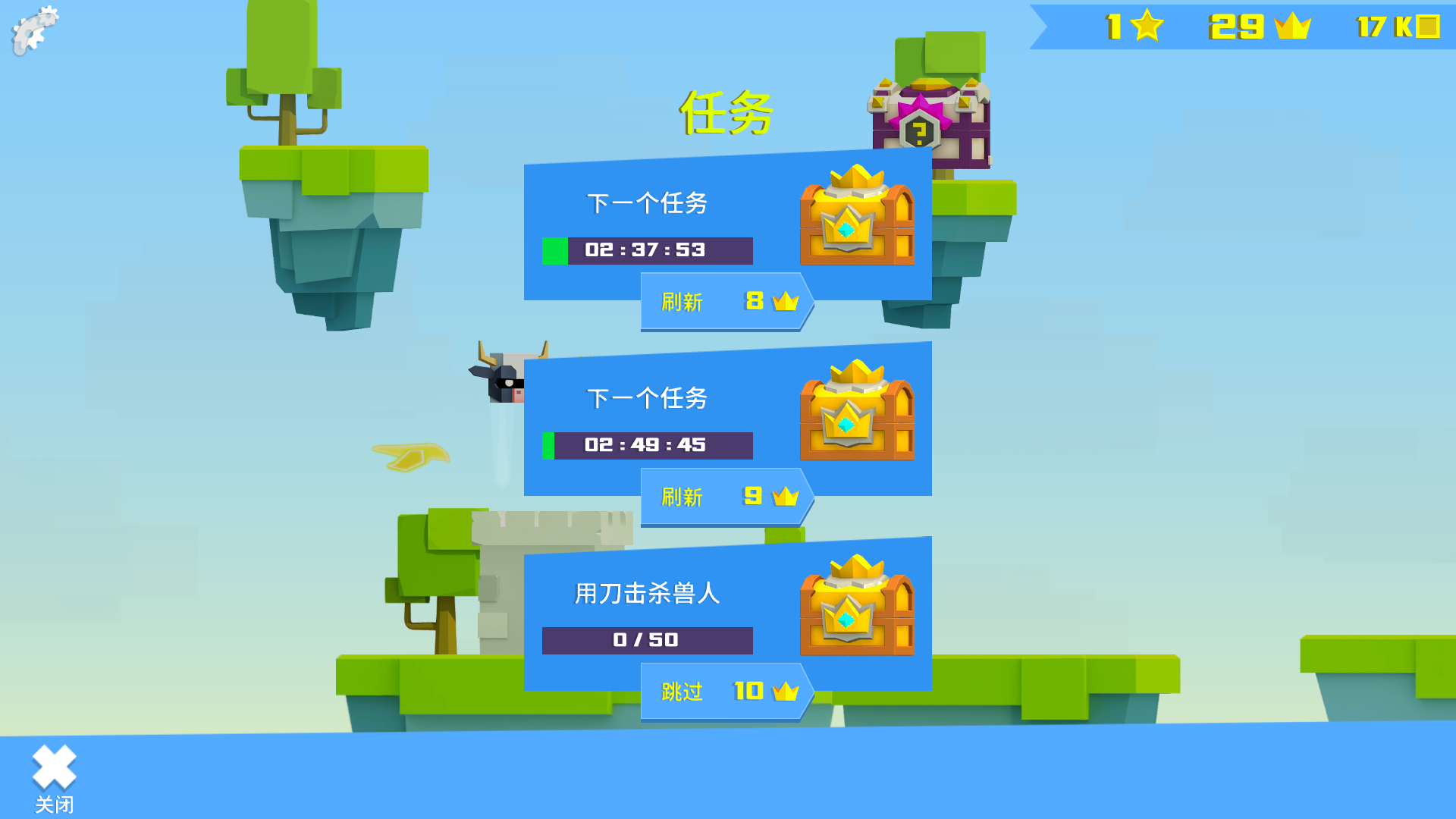Click the 02:49:45 countdown timer bar
This screenshot has width=1456, height=819.
tap(648, 446)
